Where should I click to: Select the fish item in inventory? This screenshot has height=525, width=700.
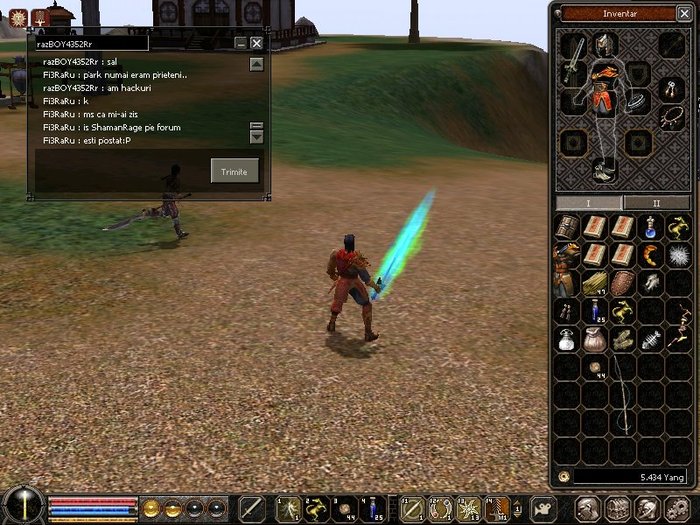[652, 340]
